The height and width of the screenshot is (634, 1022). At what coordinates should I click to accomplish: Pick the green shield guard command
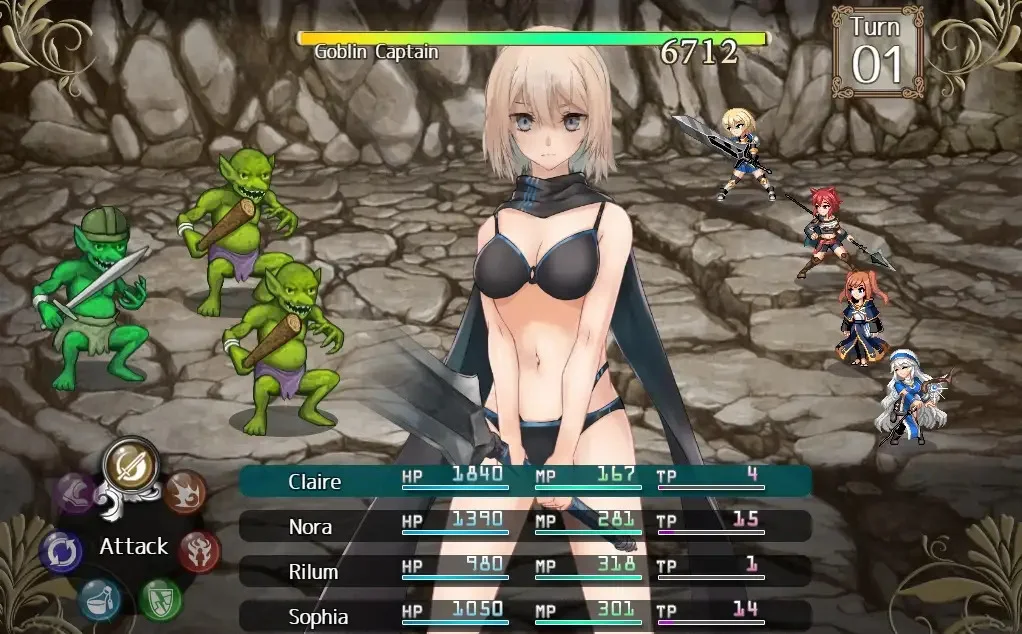click(160, 599)
